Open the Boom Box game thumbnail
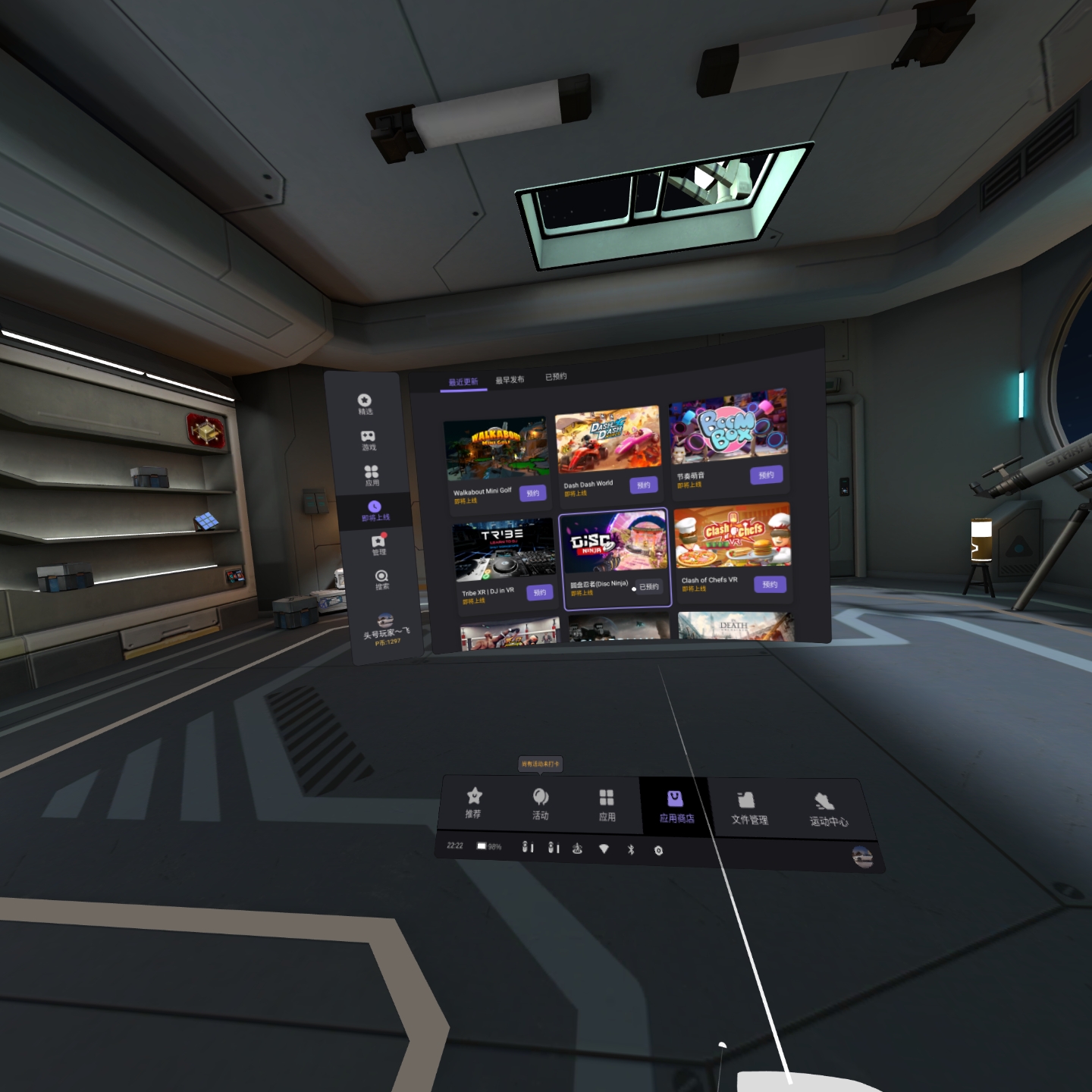The image size is (1092, 1092). coord(728,425)
